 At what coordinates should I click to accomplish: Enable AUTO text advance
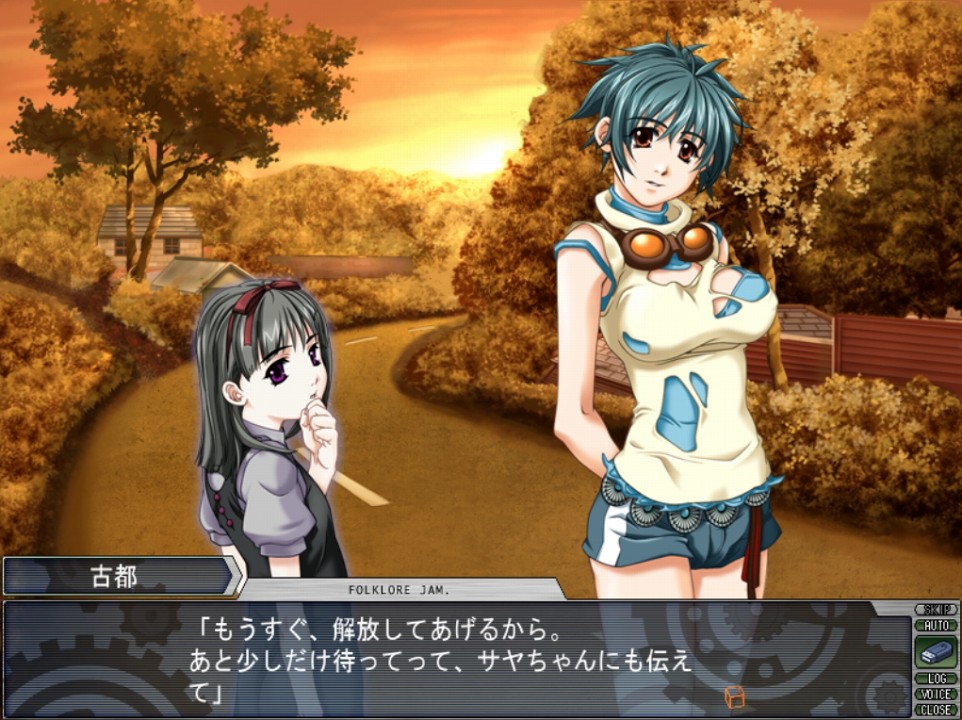coord(936,625)
